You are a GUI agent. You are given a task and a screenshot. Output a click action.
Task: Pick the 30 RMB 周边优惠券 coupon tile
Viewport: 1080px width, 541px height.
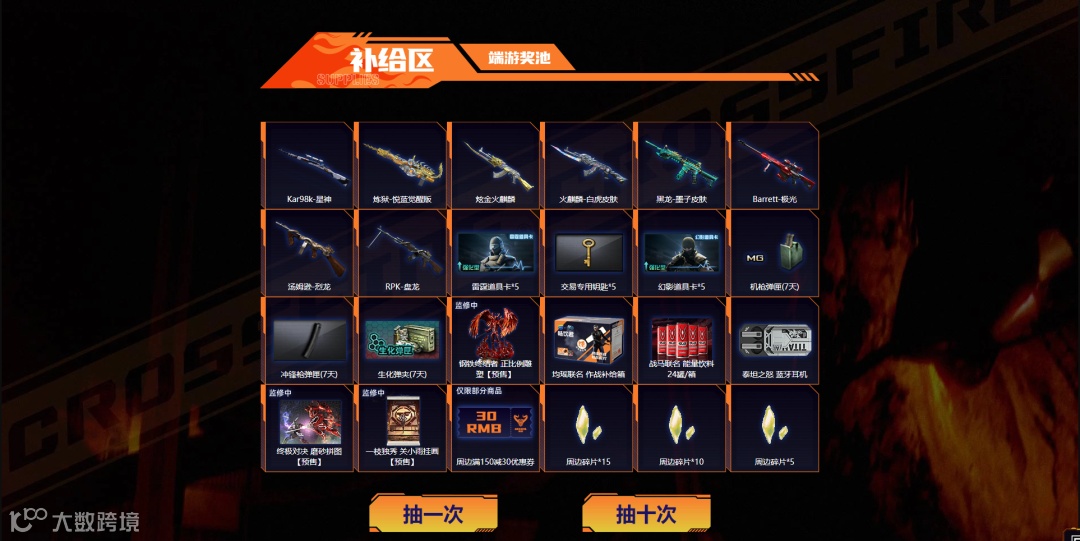coord(494,428)
